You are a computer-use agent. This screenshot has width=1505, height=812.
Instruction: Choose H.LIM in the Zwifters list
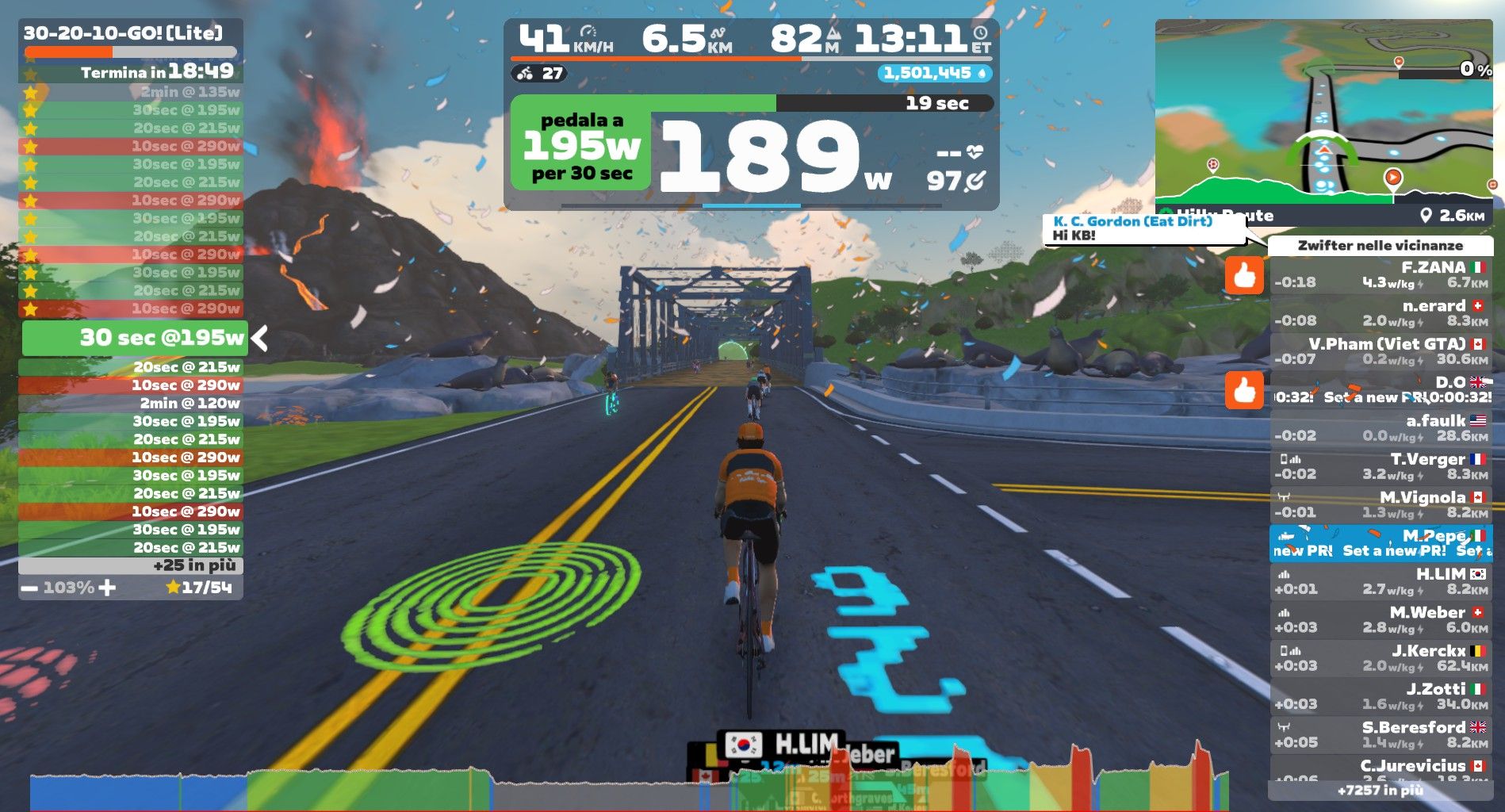(x=1380, y=581)
